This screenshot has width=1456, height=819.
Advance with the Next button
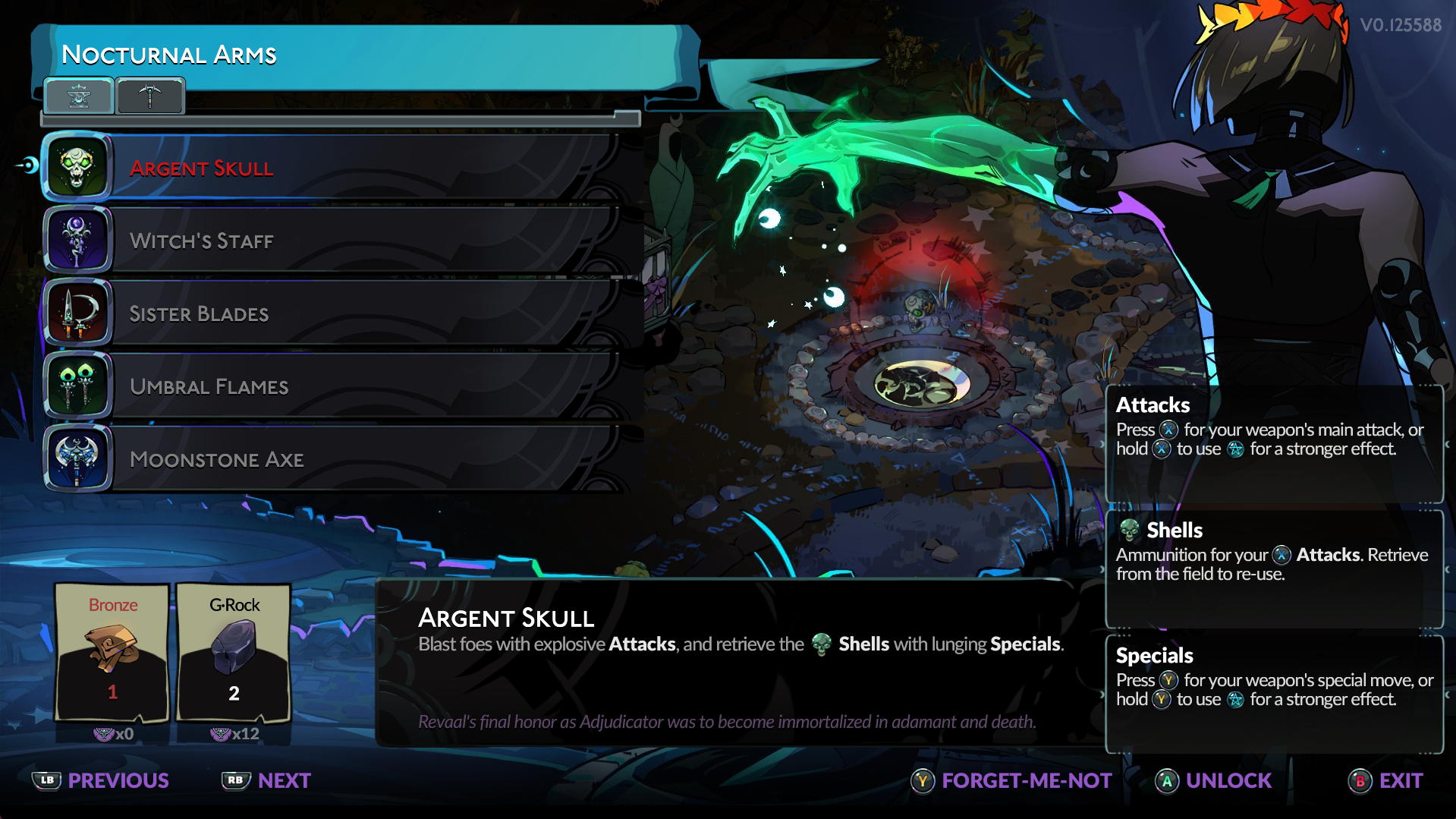(x=266, y=780)
